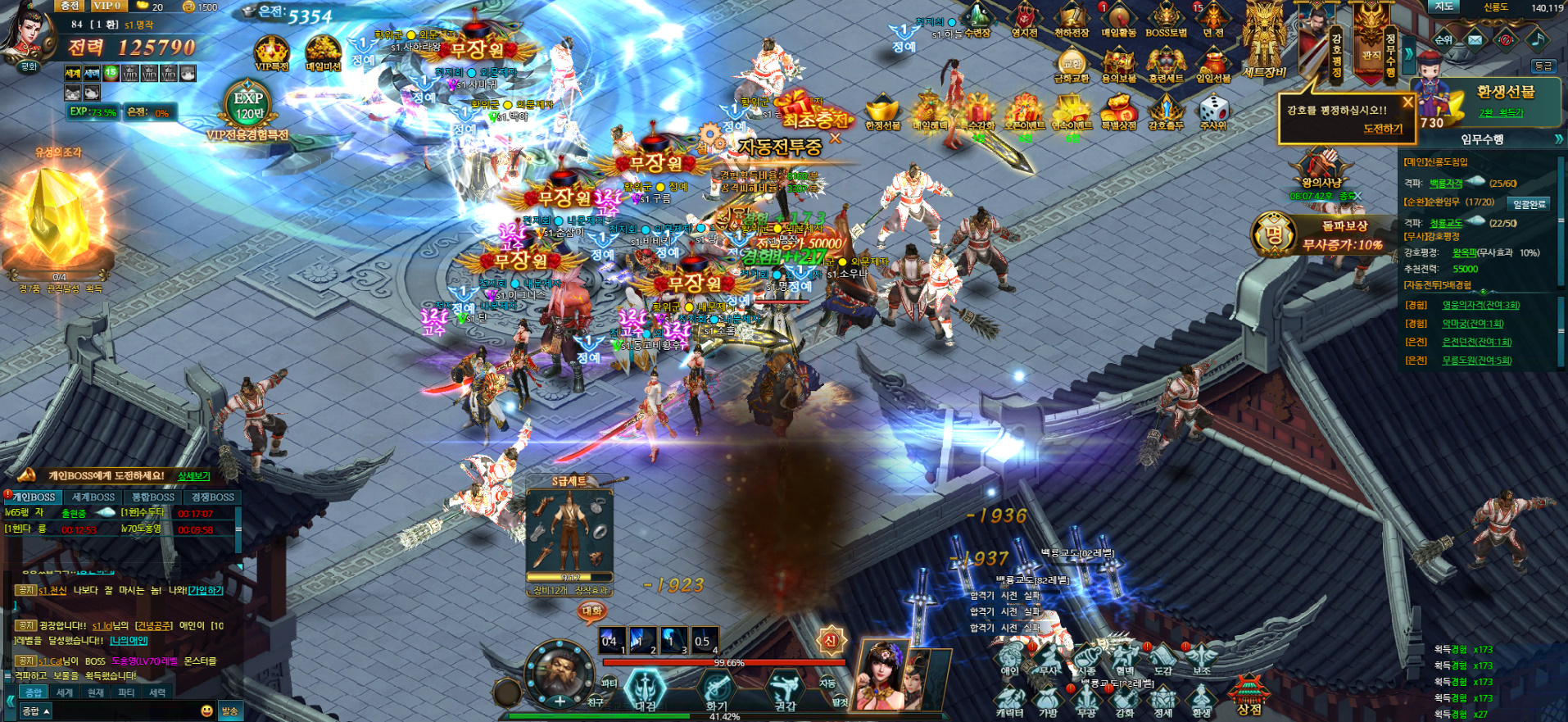
Task: Open the BOSS토벌 menu icon
Action: click(x=1166, y=20)
